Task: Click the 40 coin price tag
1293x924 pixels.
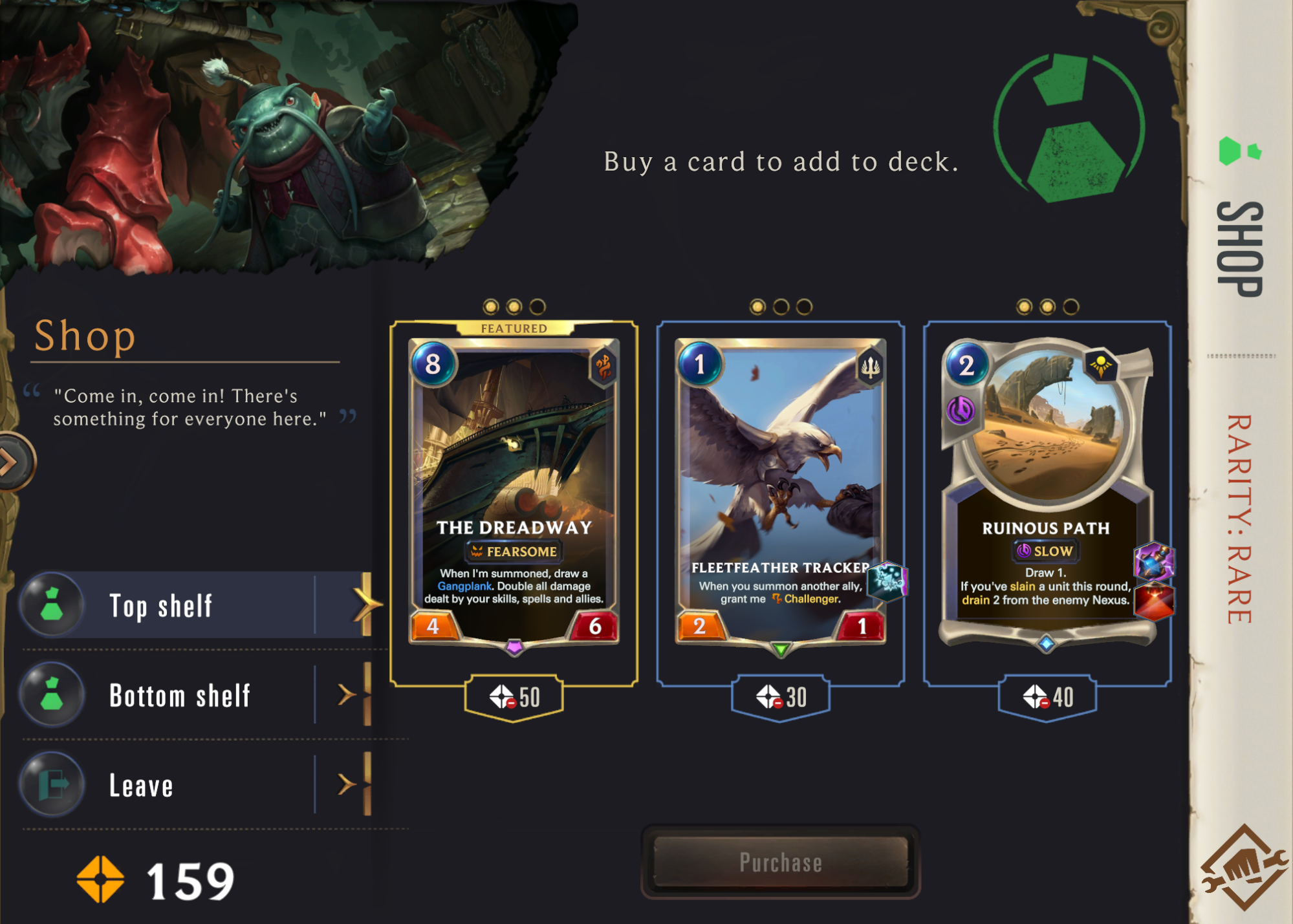Action: 1047,697
